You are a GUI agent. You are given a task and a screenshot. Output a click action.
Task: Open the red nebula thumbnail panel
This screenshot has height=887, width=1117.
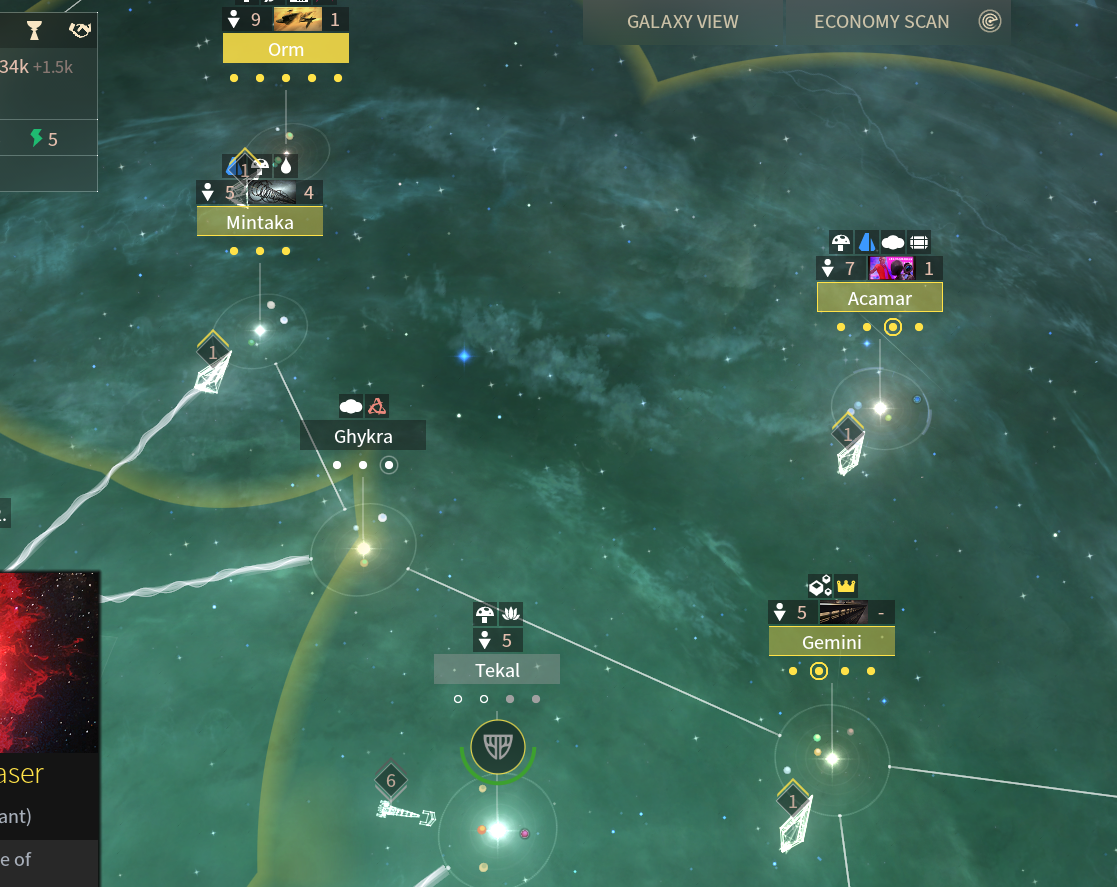coord(49,662)
